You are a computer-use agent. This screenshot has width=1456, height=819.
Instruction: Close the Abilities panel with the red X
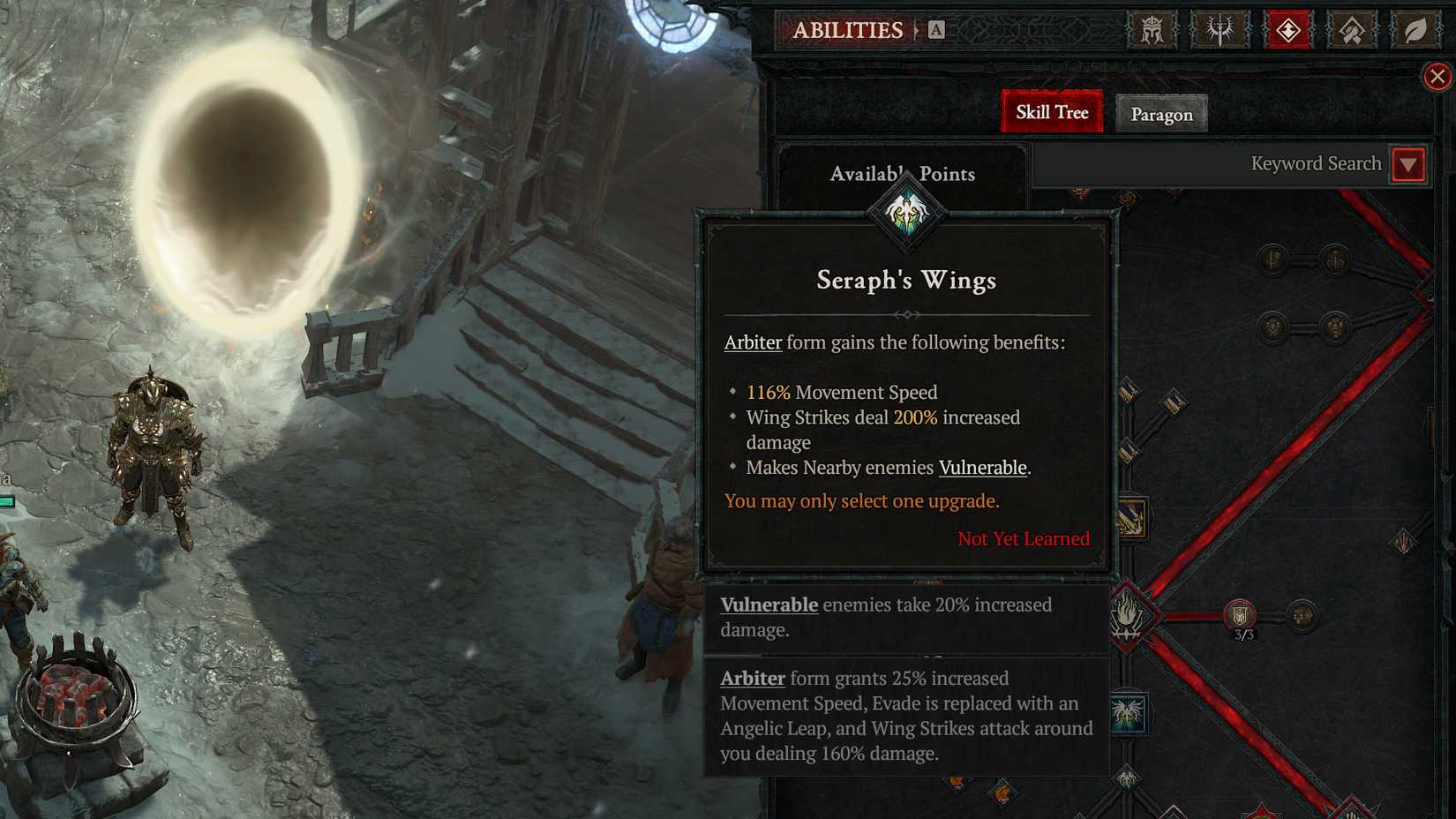coord(1437,76)
